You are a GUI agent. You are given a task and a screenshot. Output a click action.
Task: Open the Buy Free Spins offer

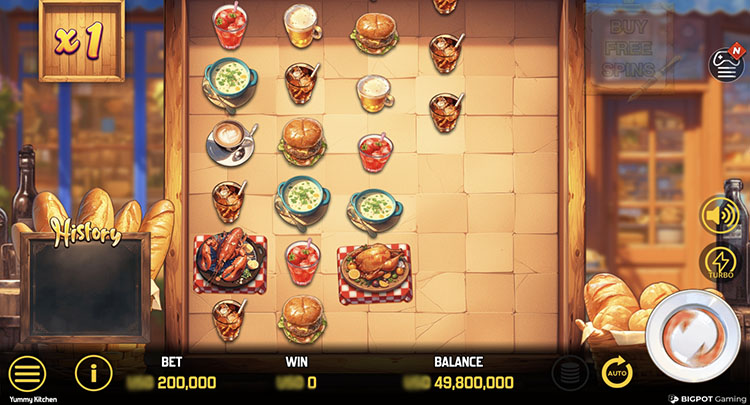point(627,43)
